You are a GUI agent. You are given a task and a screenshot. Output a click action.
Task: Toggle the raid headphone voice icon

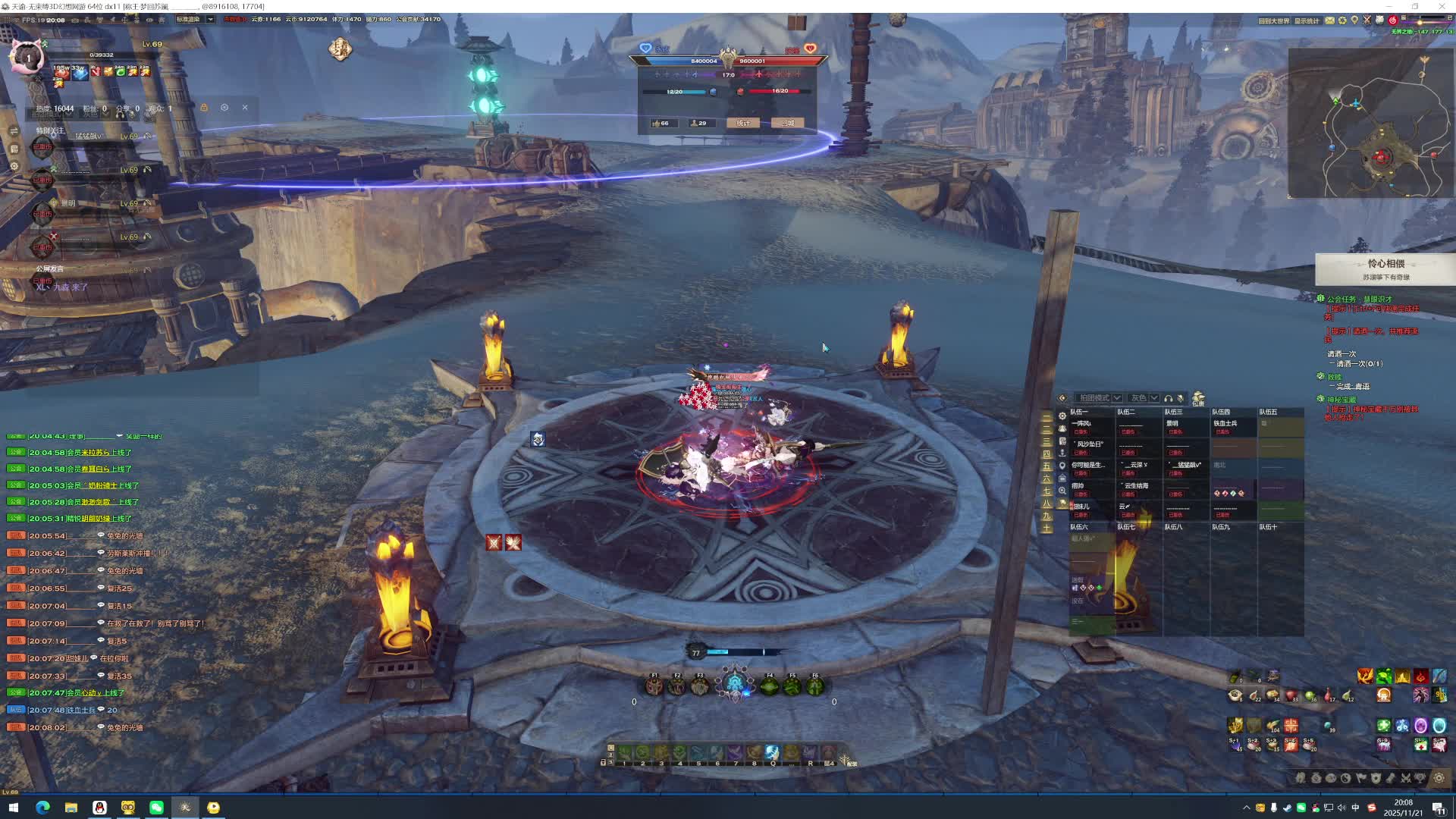1169,398
